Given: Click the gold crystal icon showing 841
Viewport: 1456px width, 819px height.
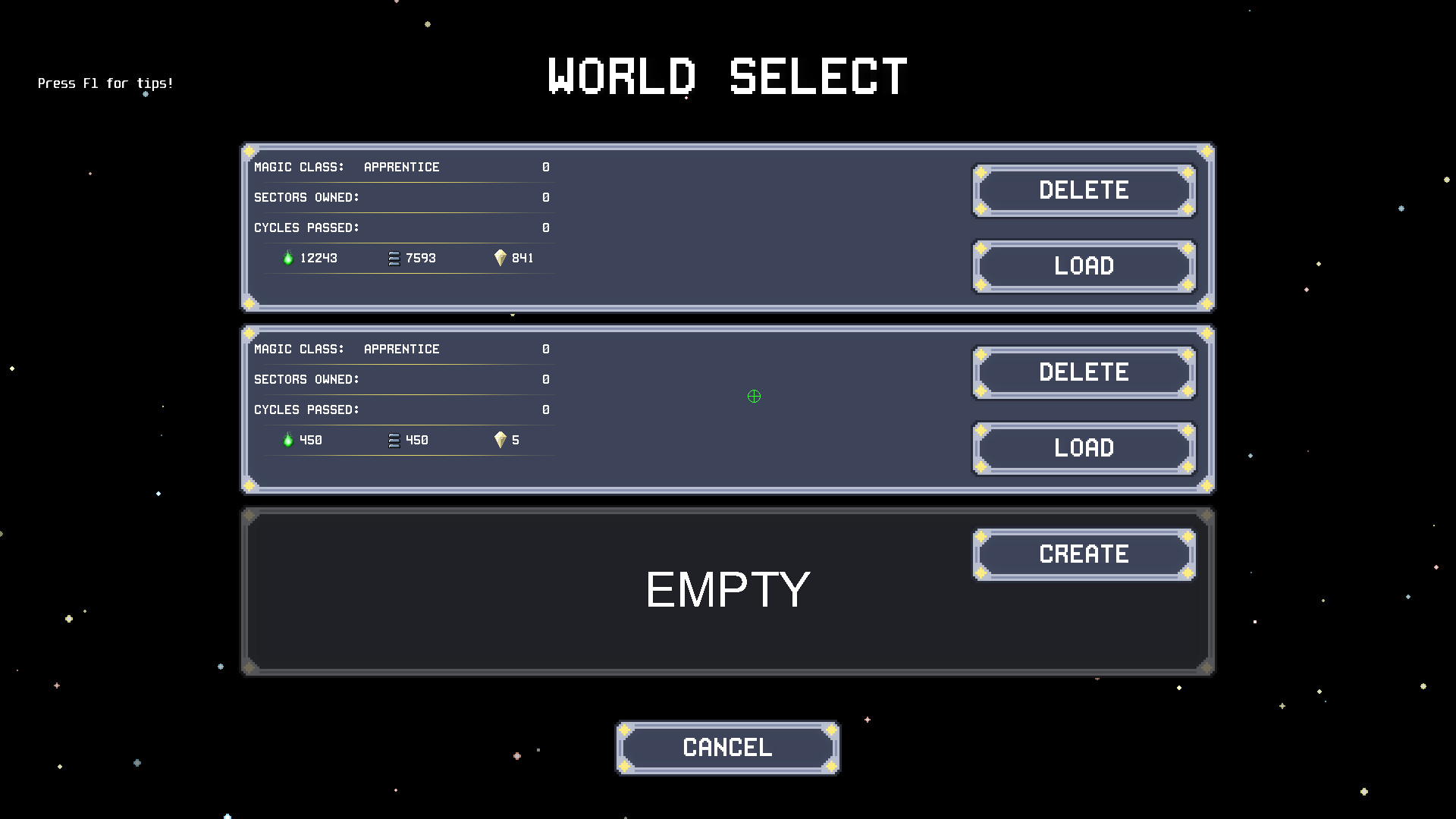Looking at the screenshot, I should (500, 258).
